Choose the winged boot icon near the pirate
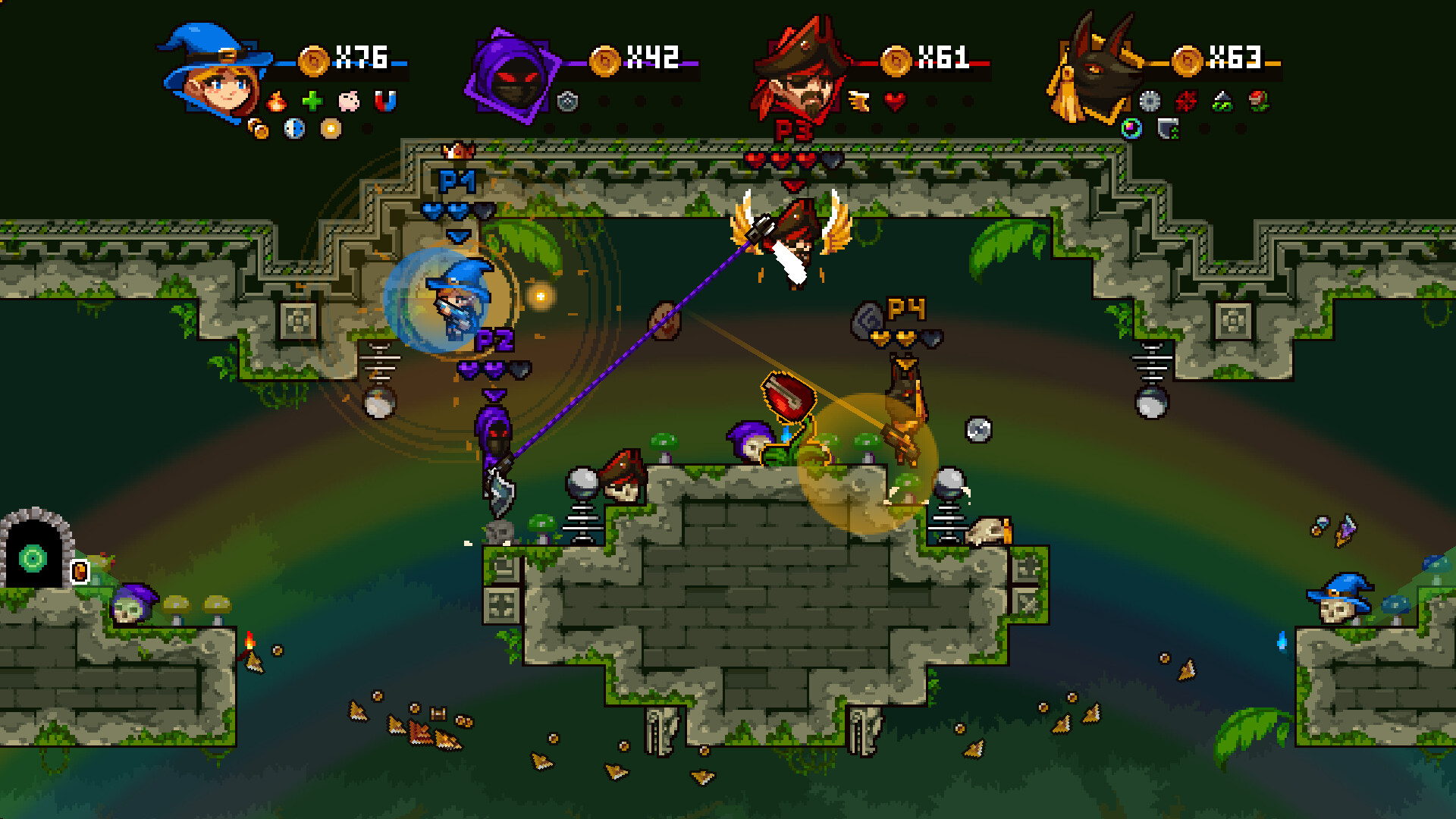The width and height of the screenshot is (1456, 819). [857, 99]
